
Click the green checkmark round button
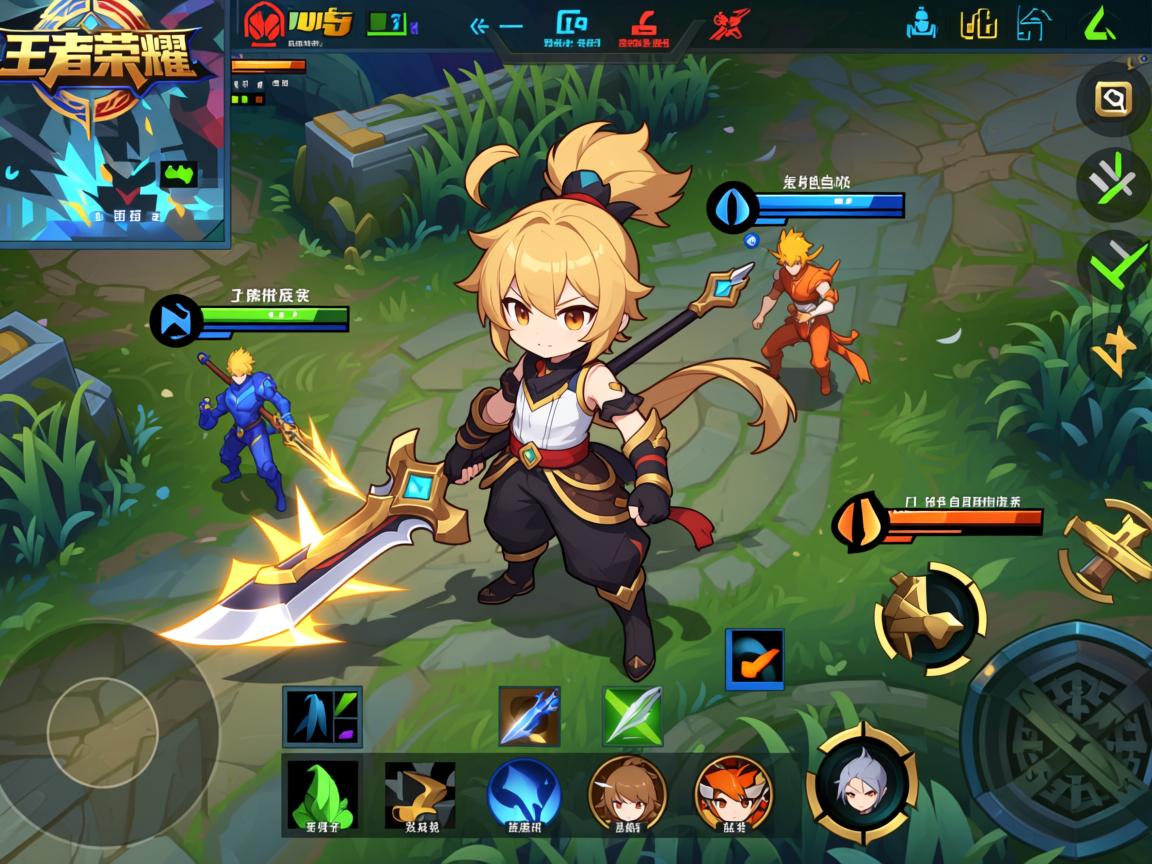coord(1114,266)
